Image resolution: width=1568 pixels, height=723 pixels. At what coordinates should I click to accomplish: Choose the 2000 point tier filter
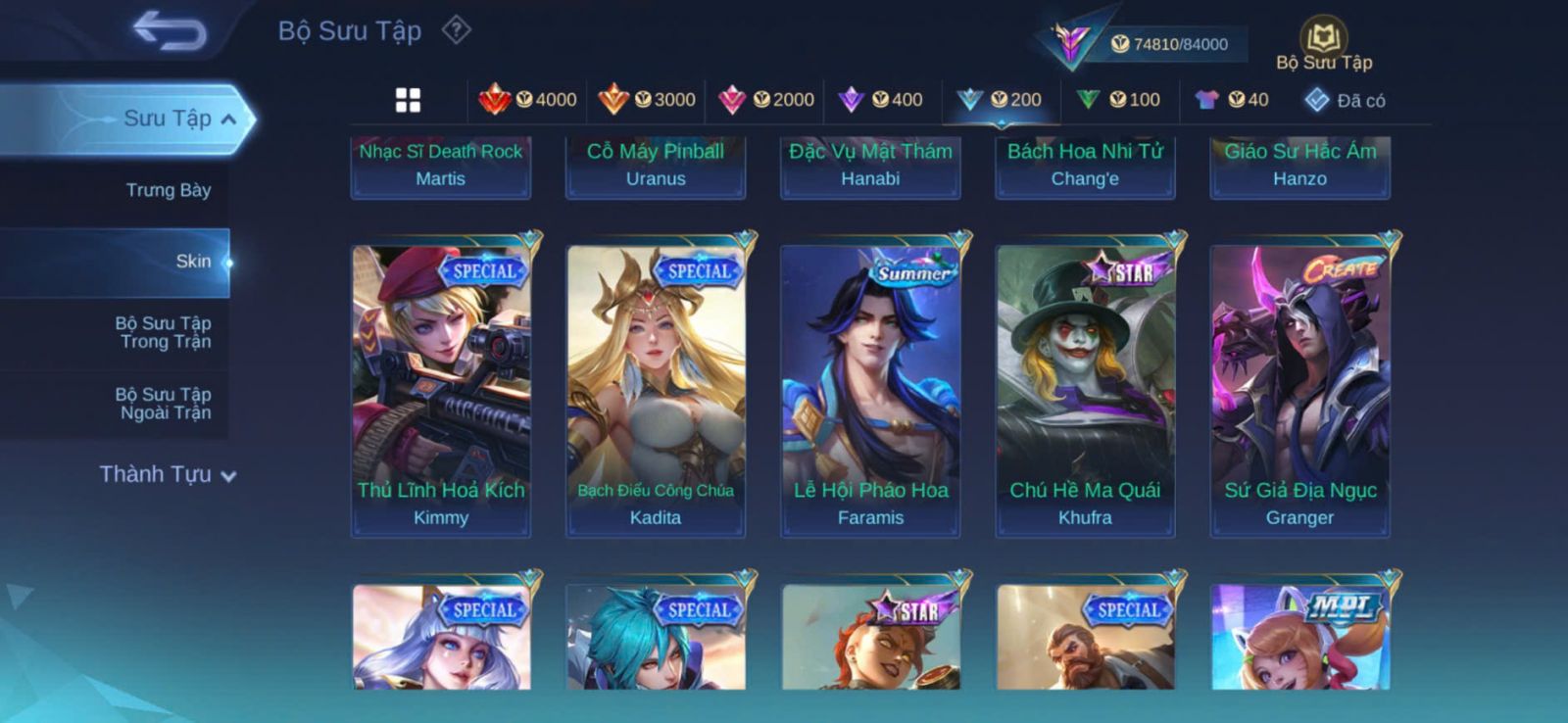click(x=766, y=100)
